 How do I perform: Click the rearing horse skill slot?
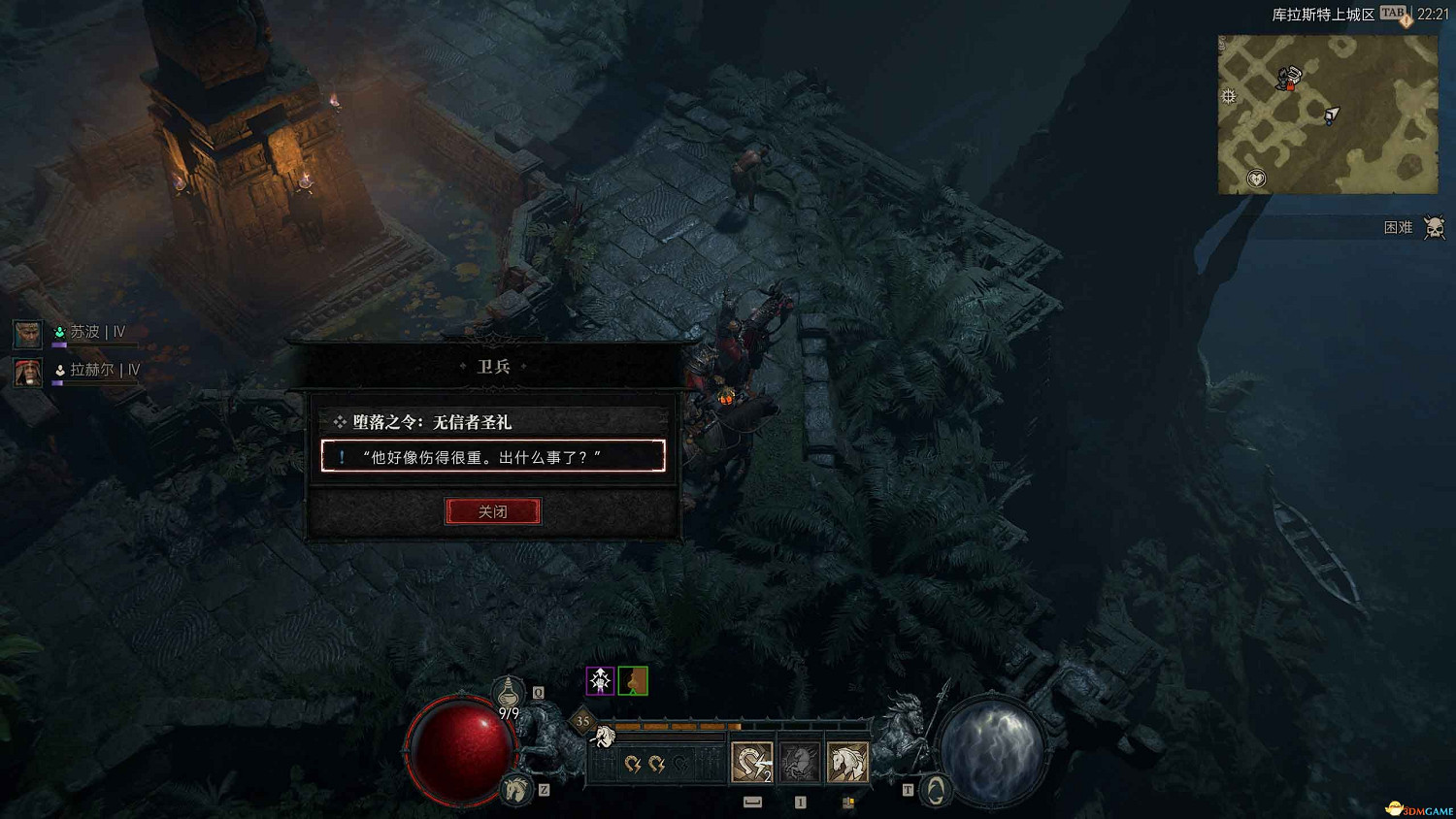click(798, 762)
